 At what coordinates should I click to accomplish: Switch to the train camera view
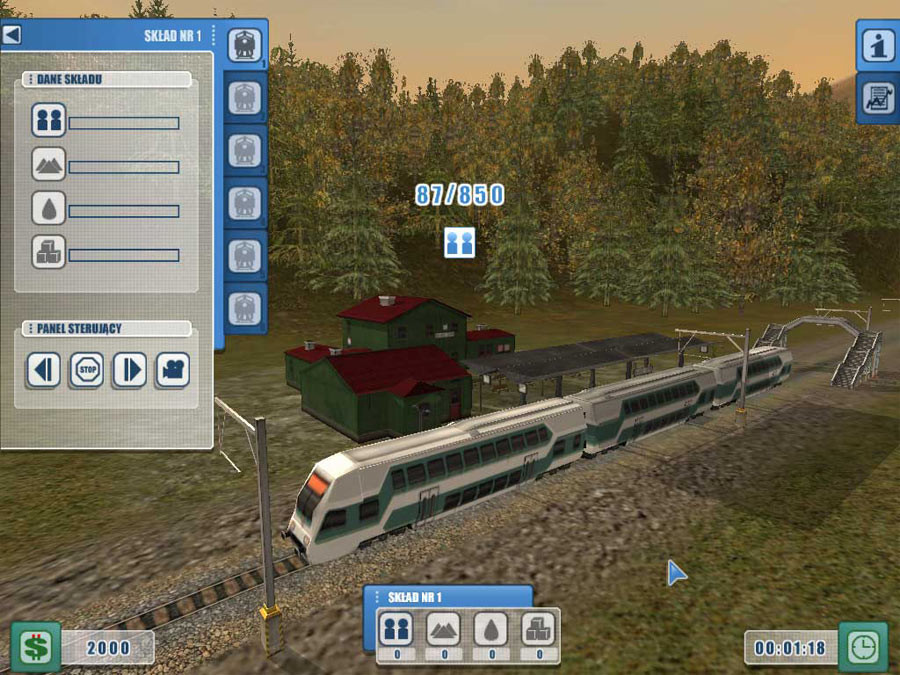point(172,370)
